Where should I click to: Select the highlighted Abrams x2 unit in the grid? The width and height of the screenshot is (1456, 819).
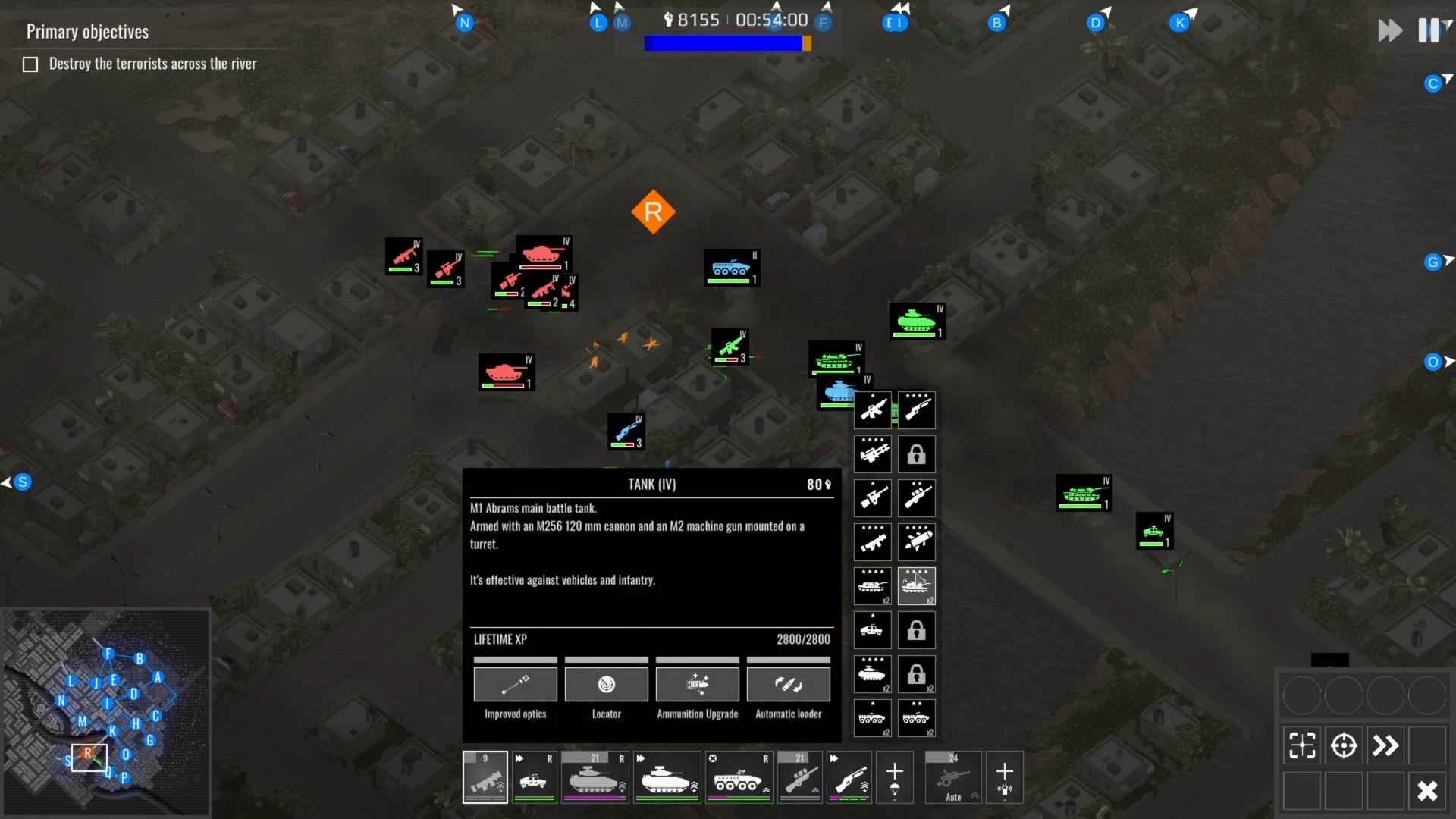917,586
